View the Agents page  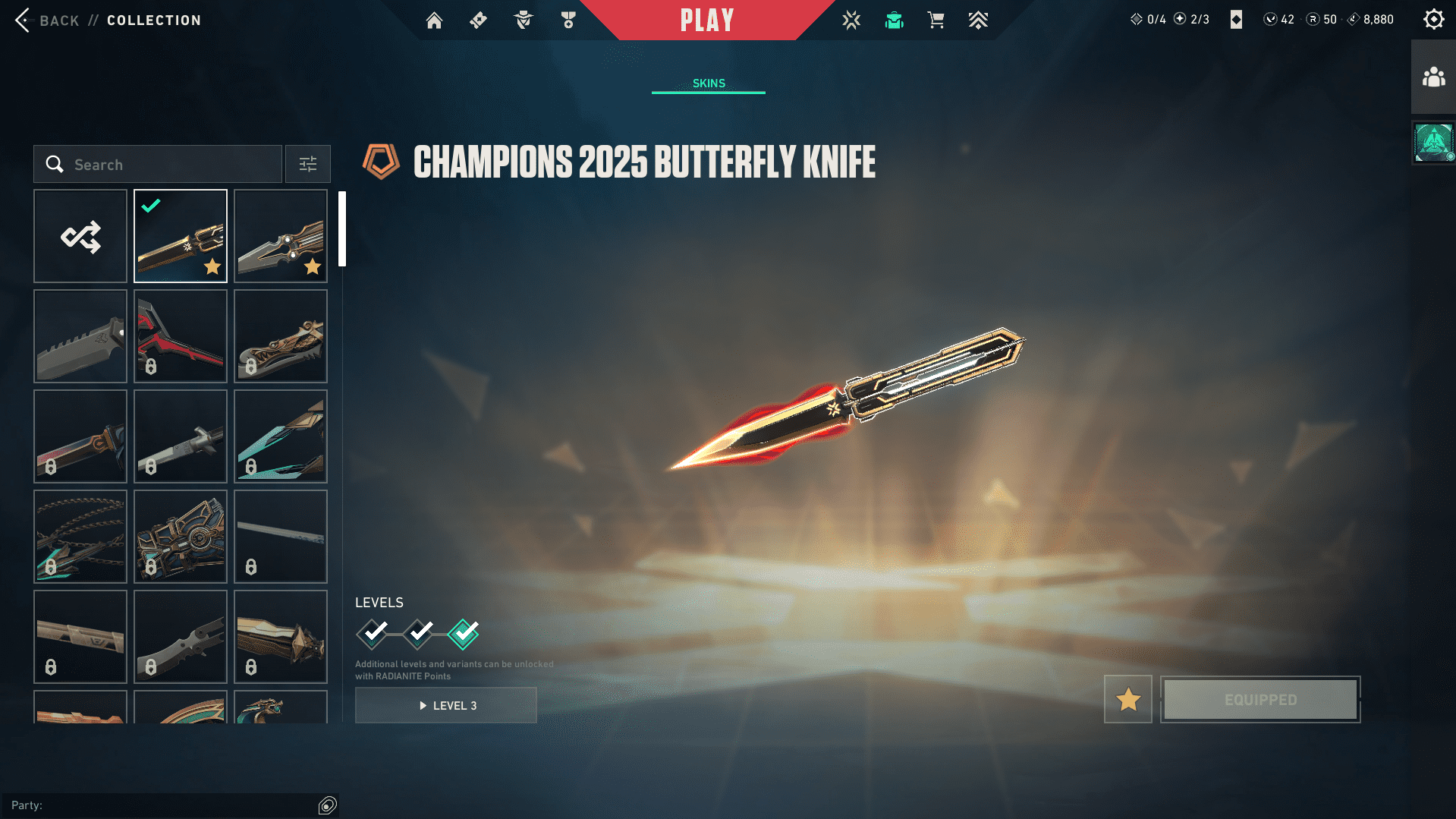tap(522, 20)
